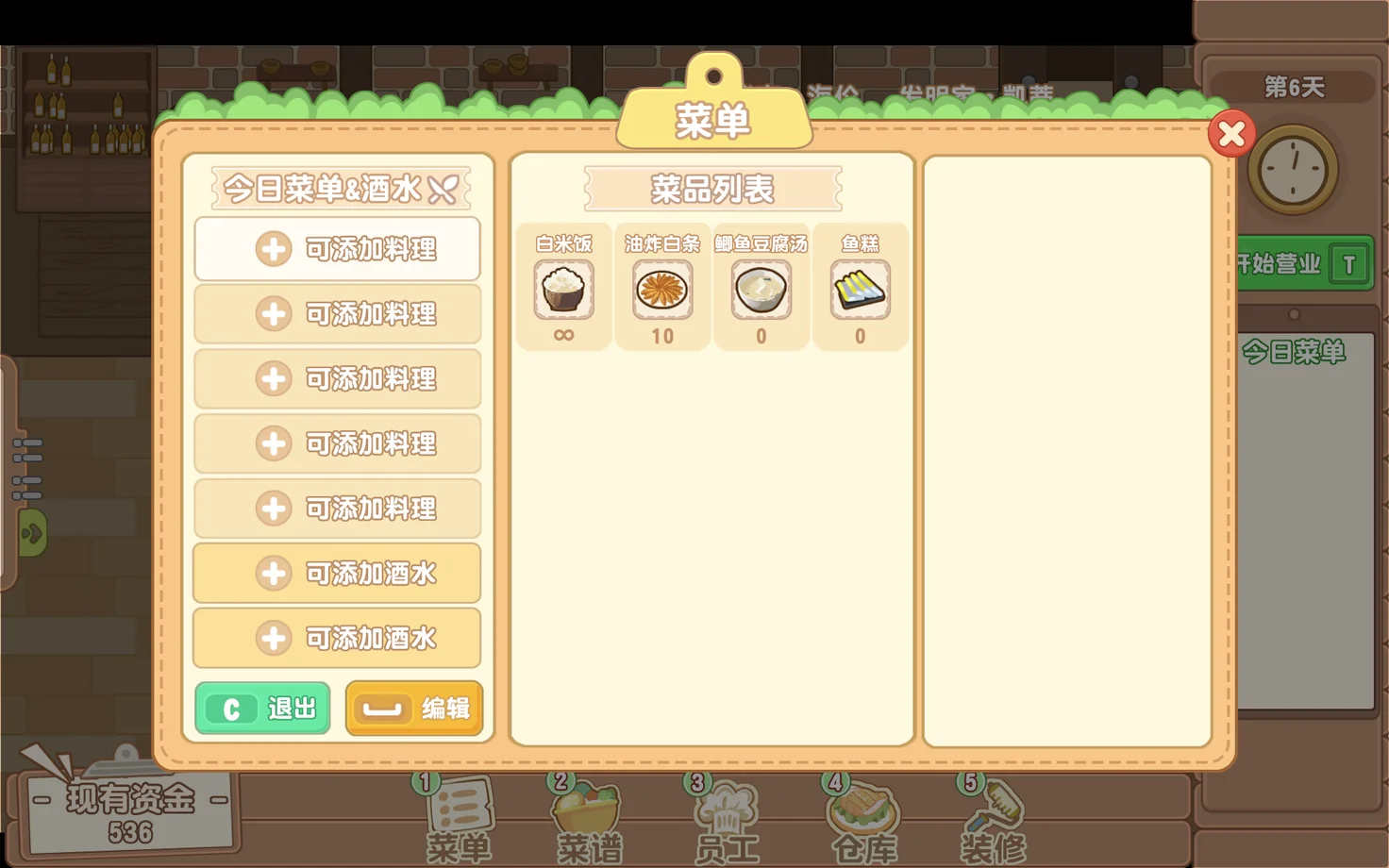
Task: Select the 鱼糕 dish
Action: [x=860, y=289]
